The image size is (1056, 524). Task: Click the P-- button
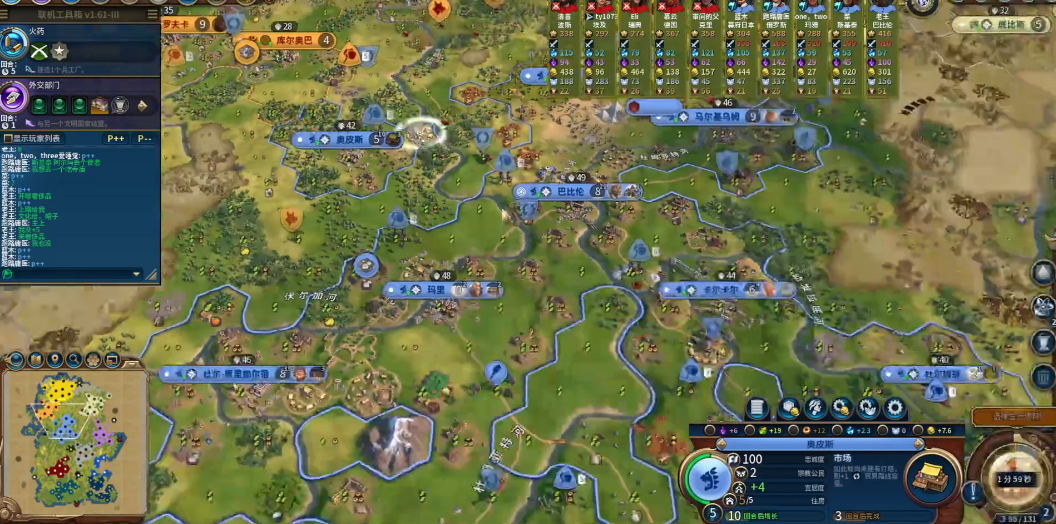tap(145, 138)
